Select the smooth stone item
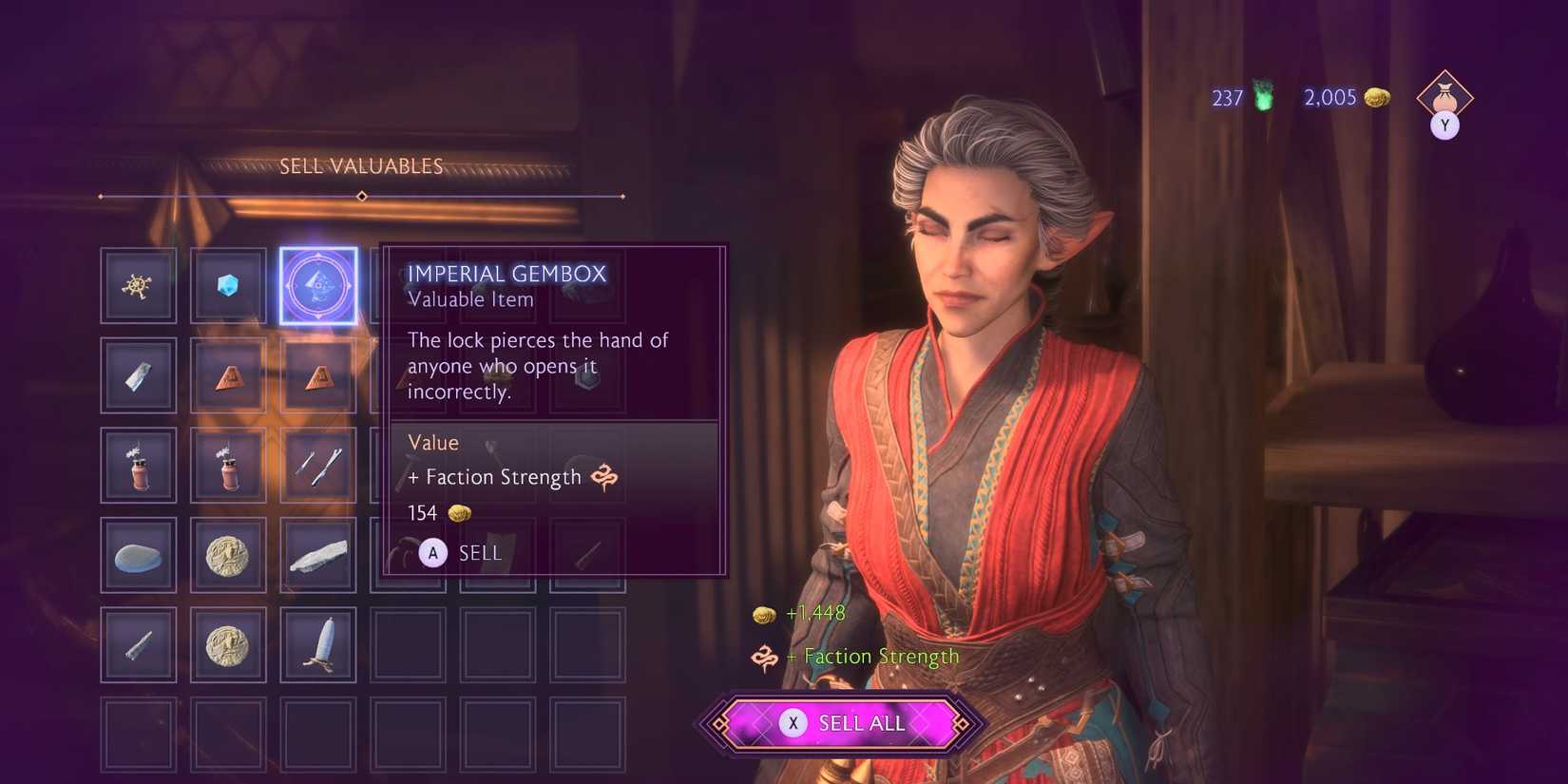The height and width of the screenshot is (784, 1568). [x=138, y=554]
